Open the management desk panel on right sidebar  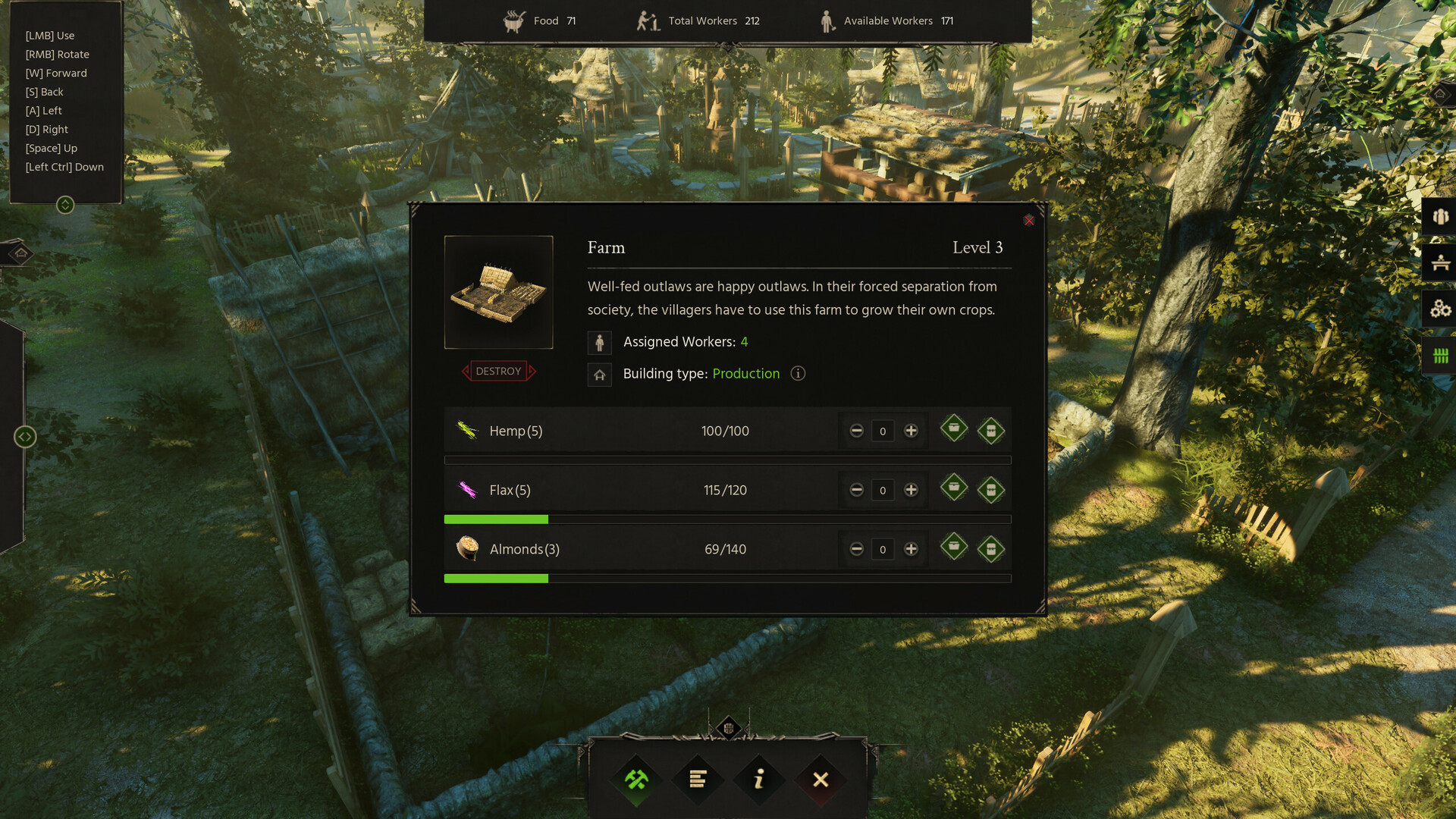tap(1439, 263)
